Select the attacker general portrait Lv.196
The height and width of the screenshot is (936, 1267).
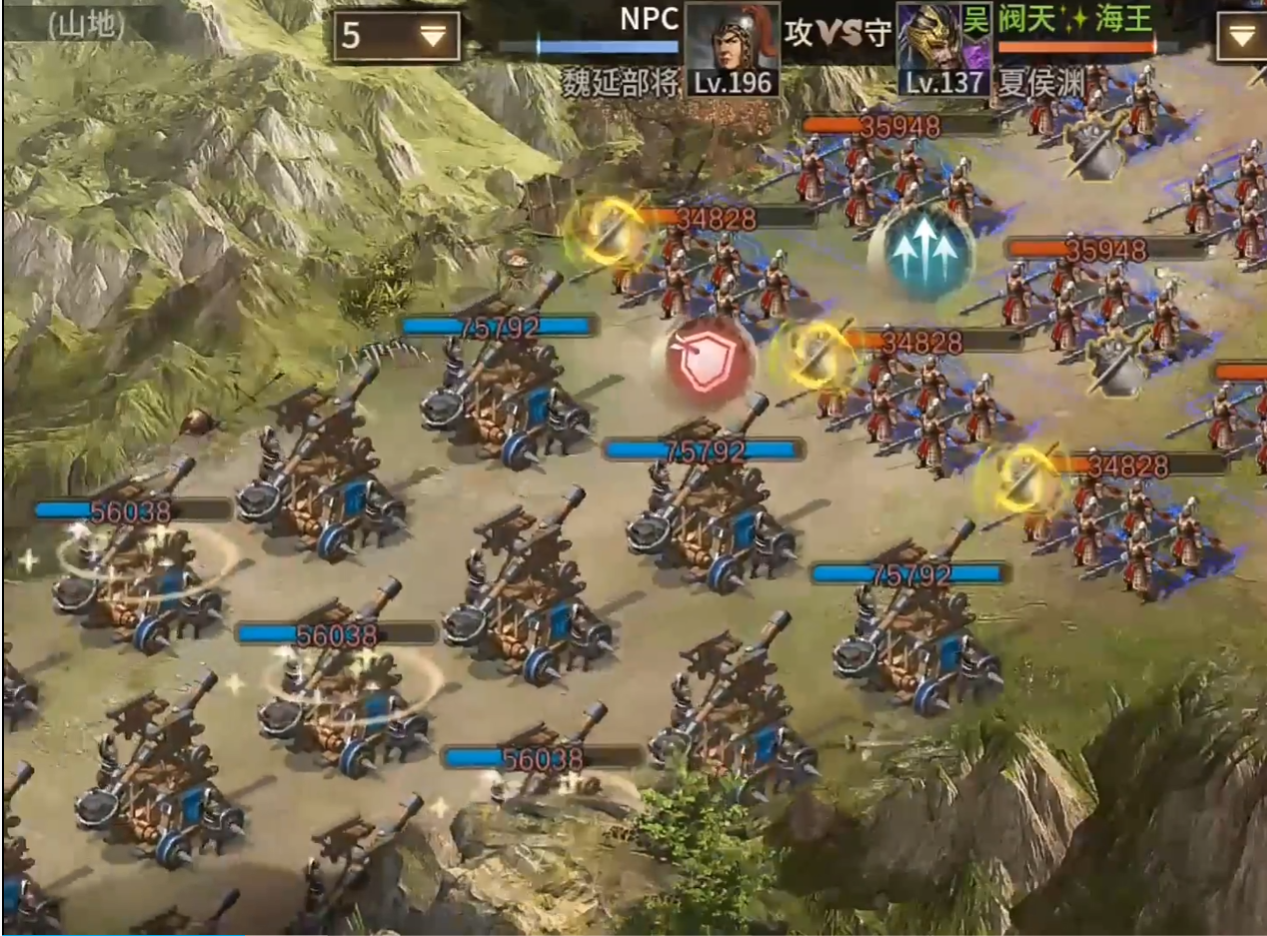[x=732, y=48]
